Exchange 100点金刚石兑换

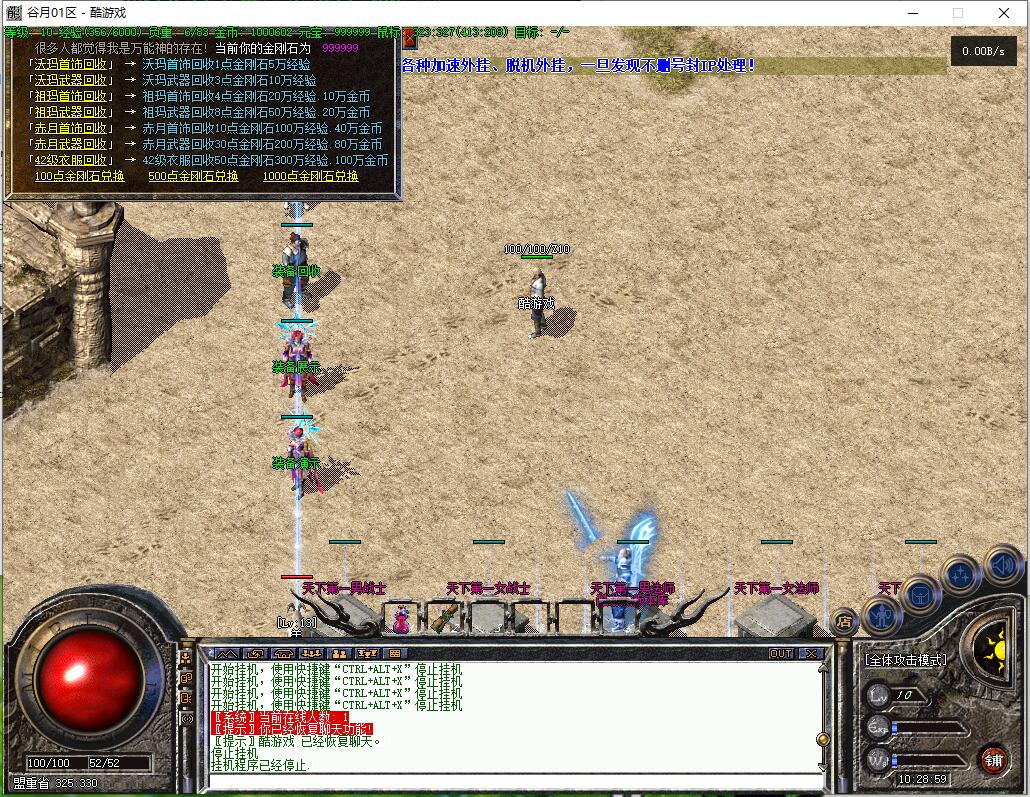79,176
